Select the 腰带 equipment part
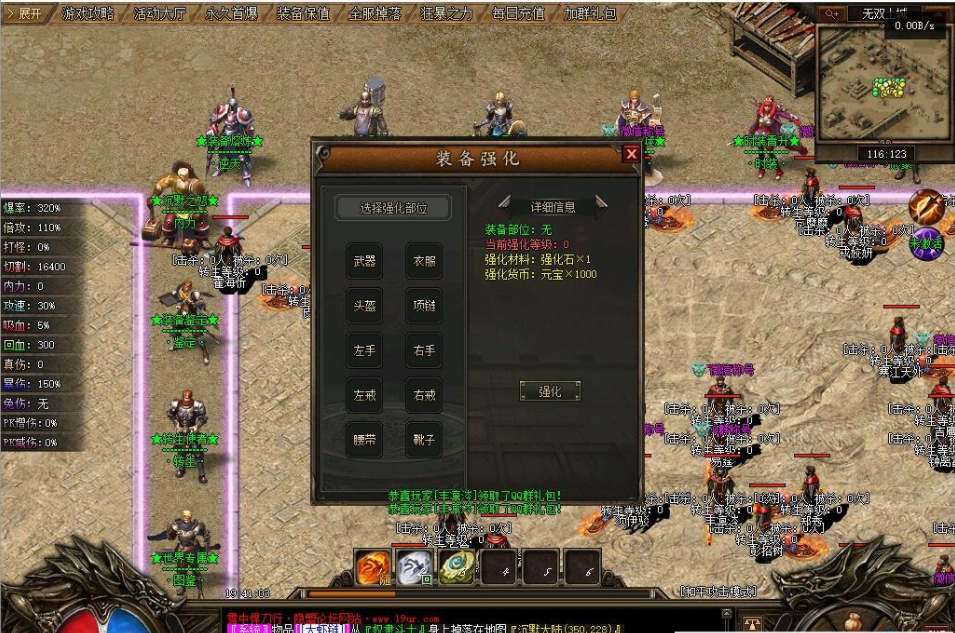The height and width of the screenshot is (633, 955). point(365,440)
